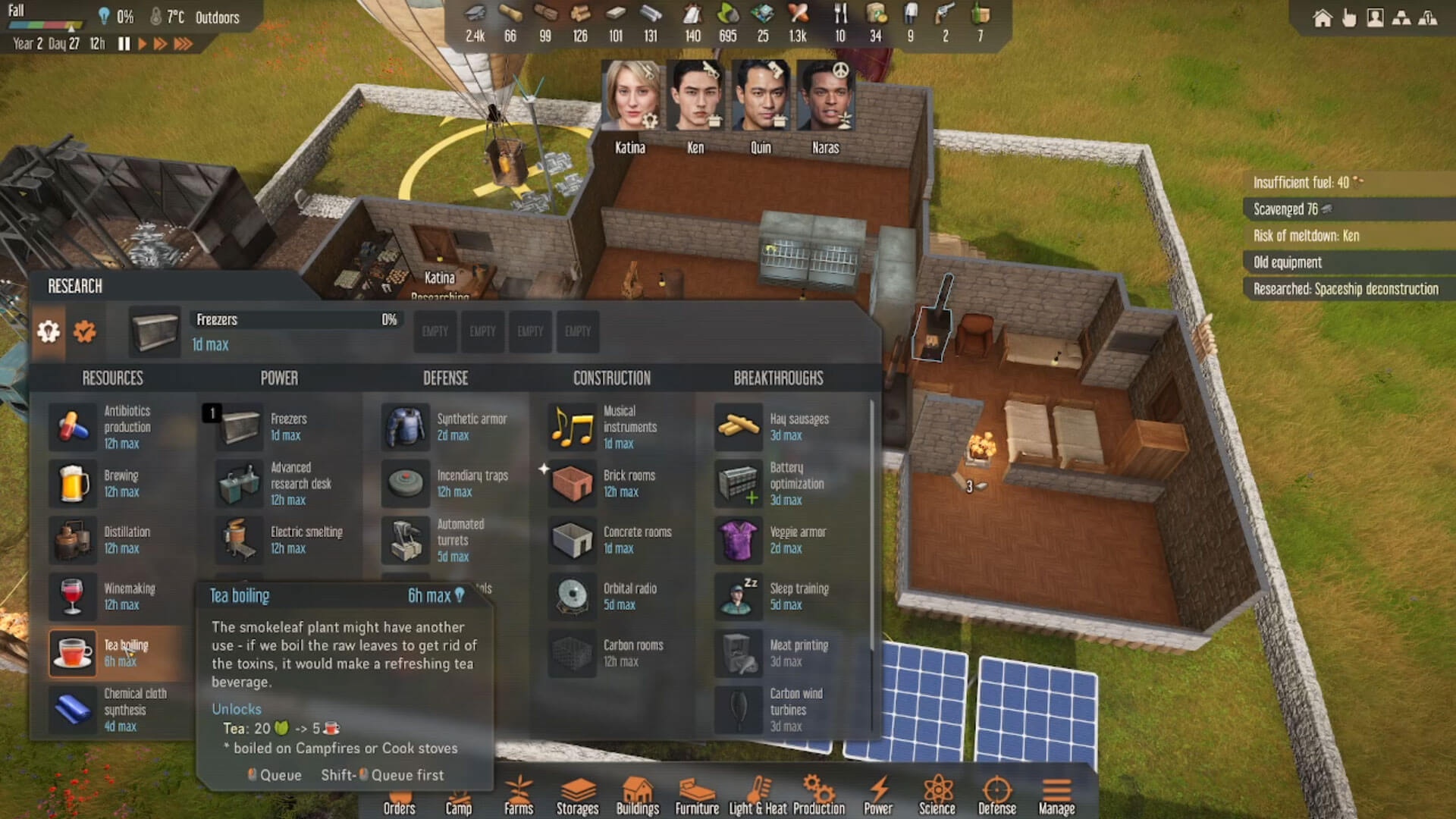Open the Power build menu
The image size is (1456, 819).
878,796
